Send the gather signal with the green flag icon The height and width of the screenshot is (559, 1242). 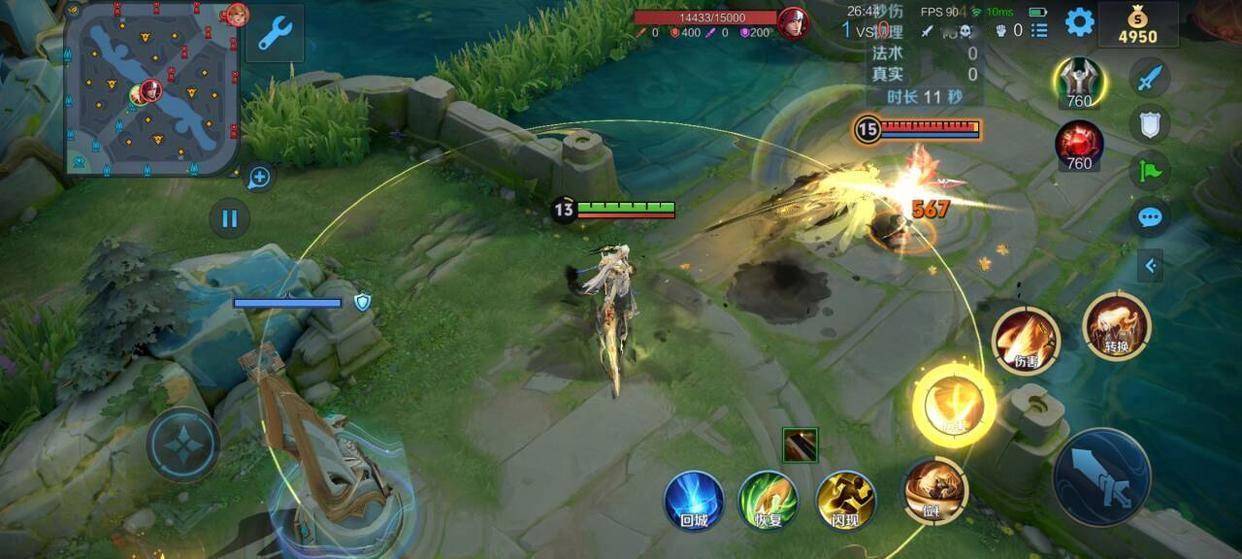[1149, 170]
